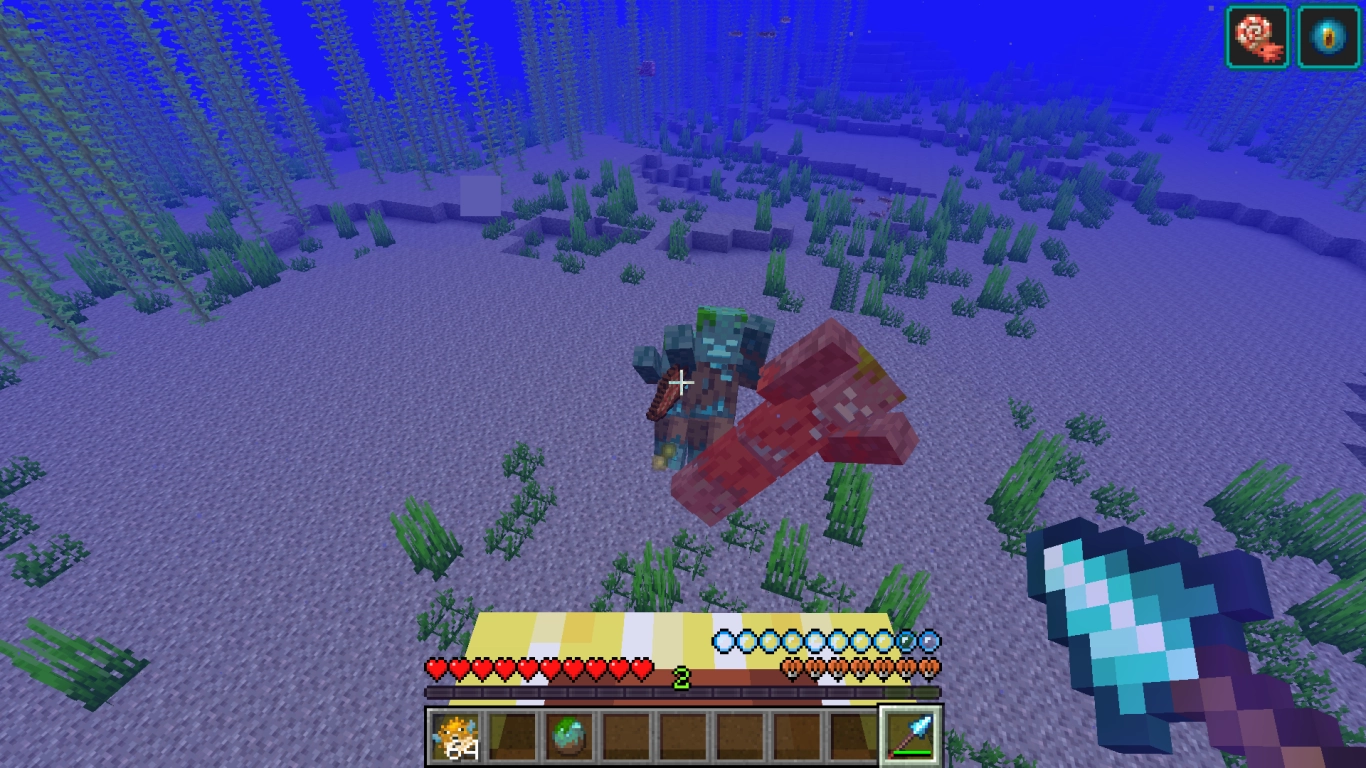Select the pufferfish stack in the hotbar
Image resolution: width=1366 pixels, height=768 pixels.
pos(455,737)
